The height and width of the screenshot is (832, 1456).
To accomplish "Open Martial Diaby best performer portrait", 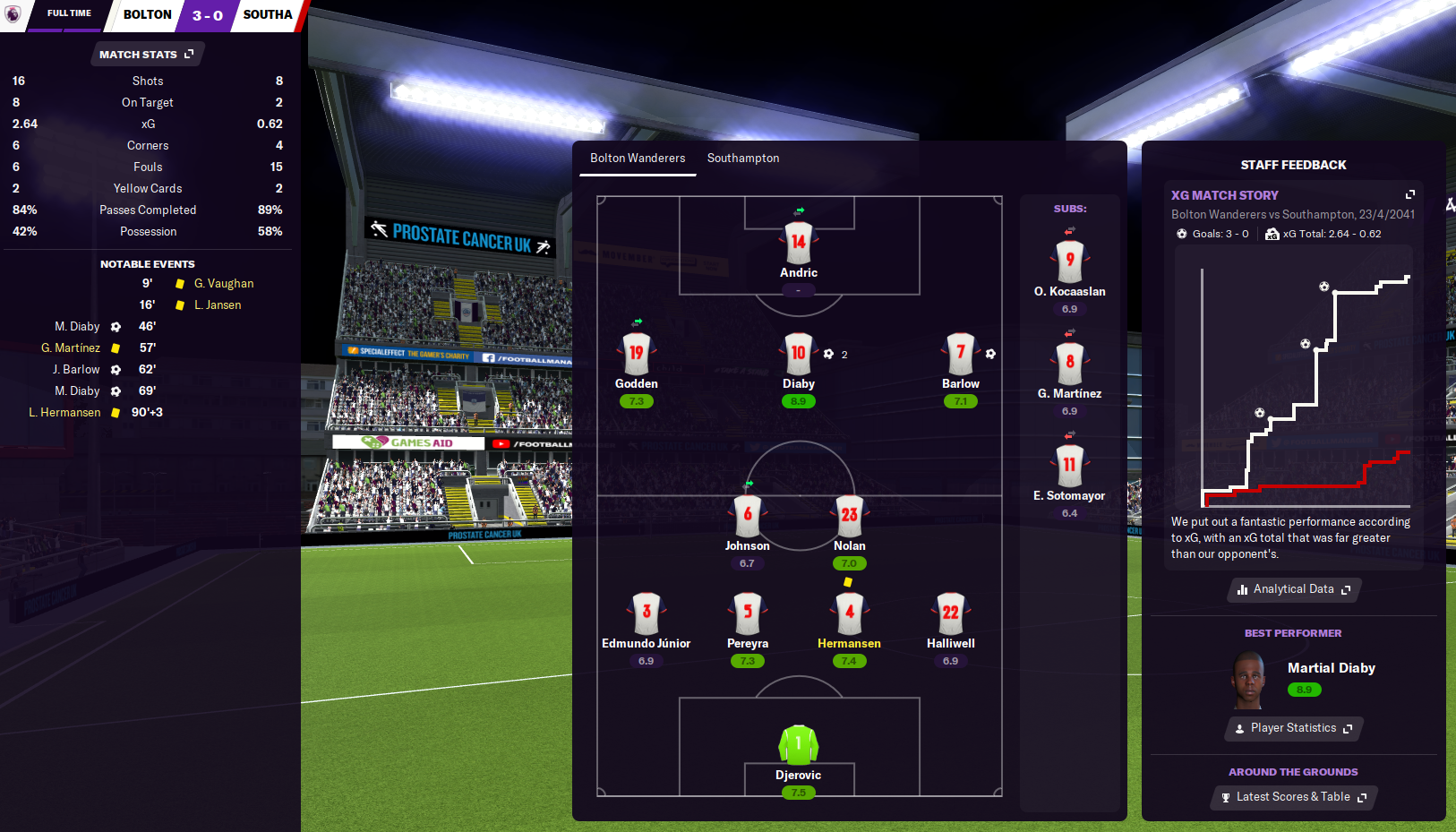I will (1247, 680).
